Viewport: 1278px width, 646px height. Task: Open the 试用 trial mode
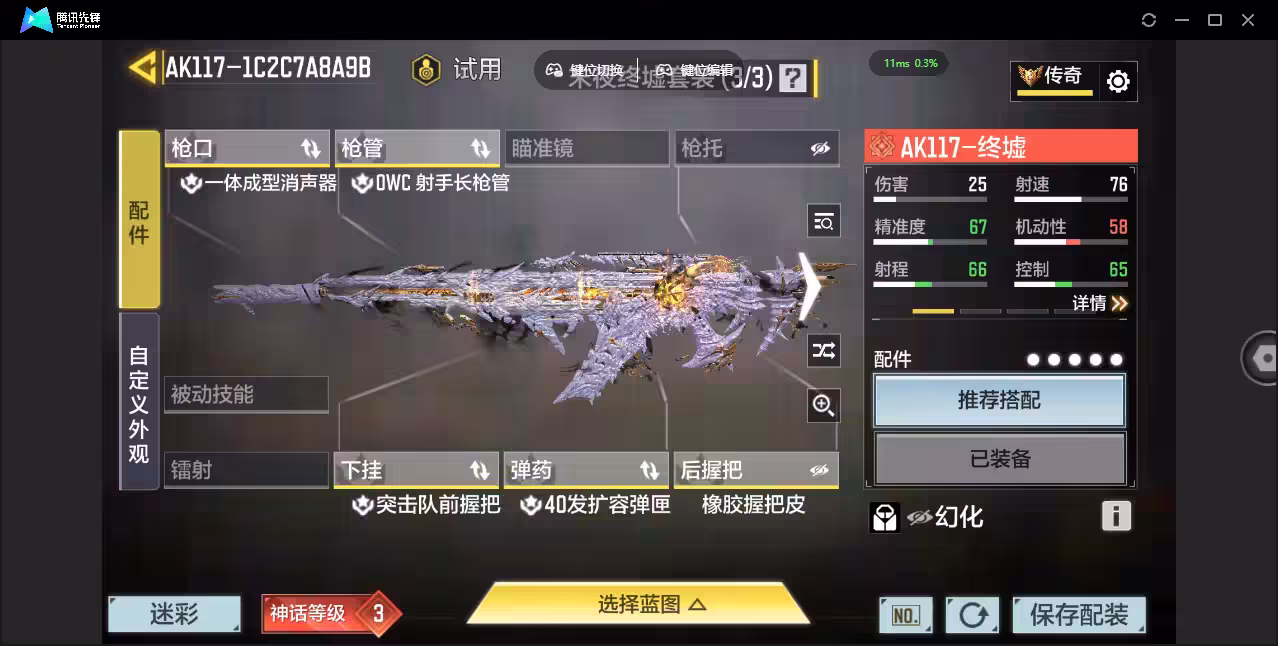click(x=457, y=69)
